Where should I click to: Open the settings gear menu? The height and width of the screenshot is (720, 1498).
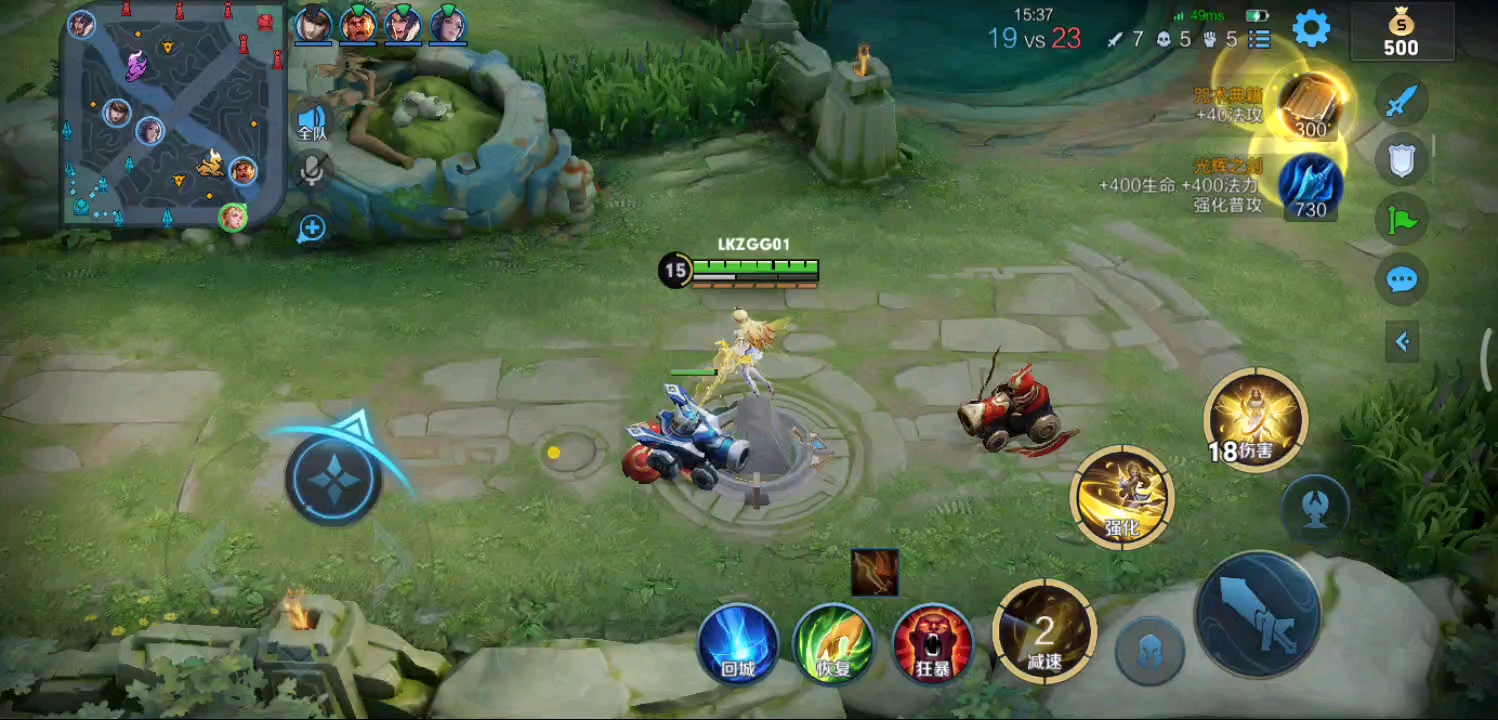pyautogui.click(x=1311, y=28)
